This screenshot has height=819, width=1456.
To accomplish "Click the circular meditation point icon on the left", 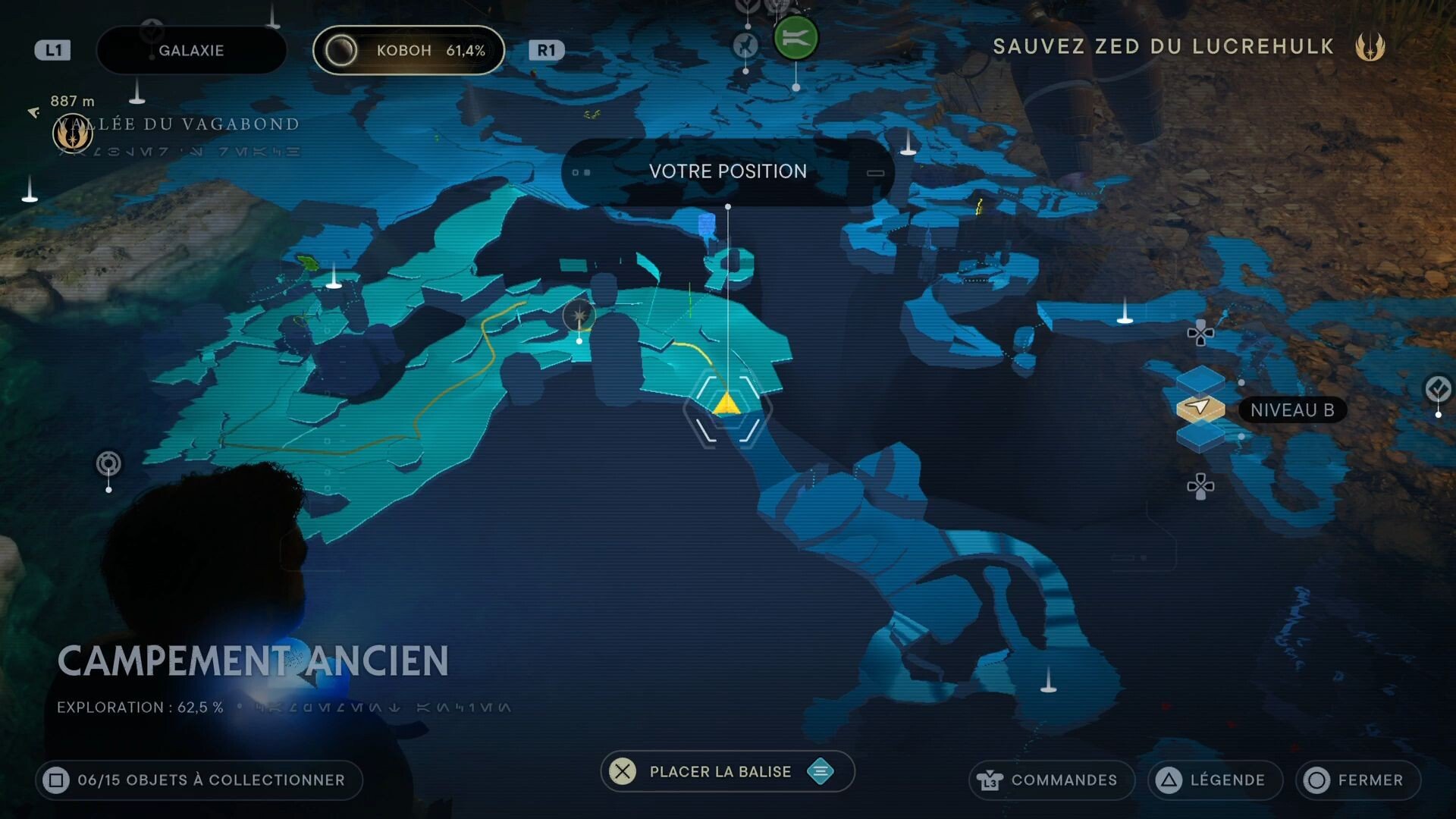I will click(108, 461).
